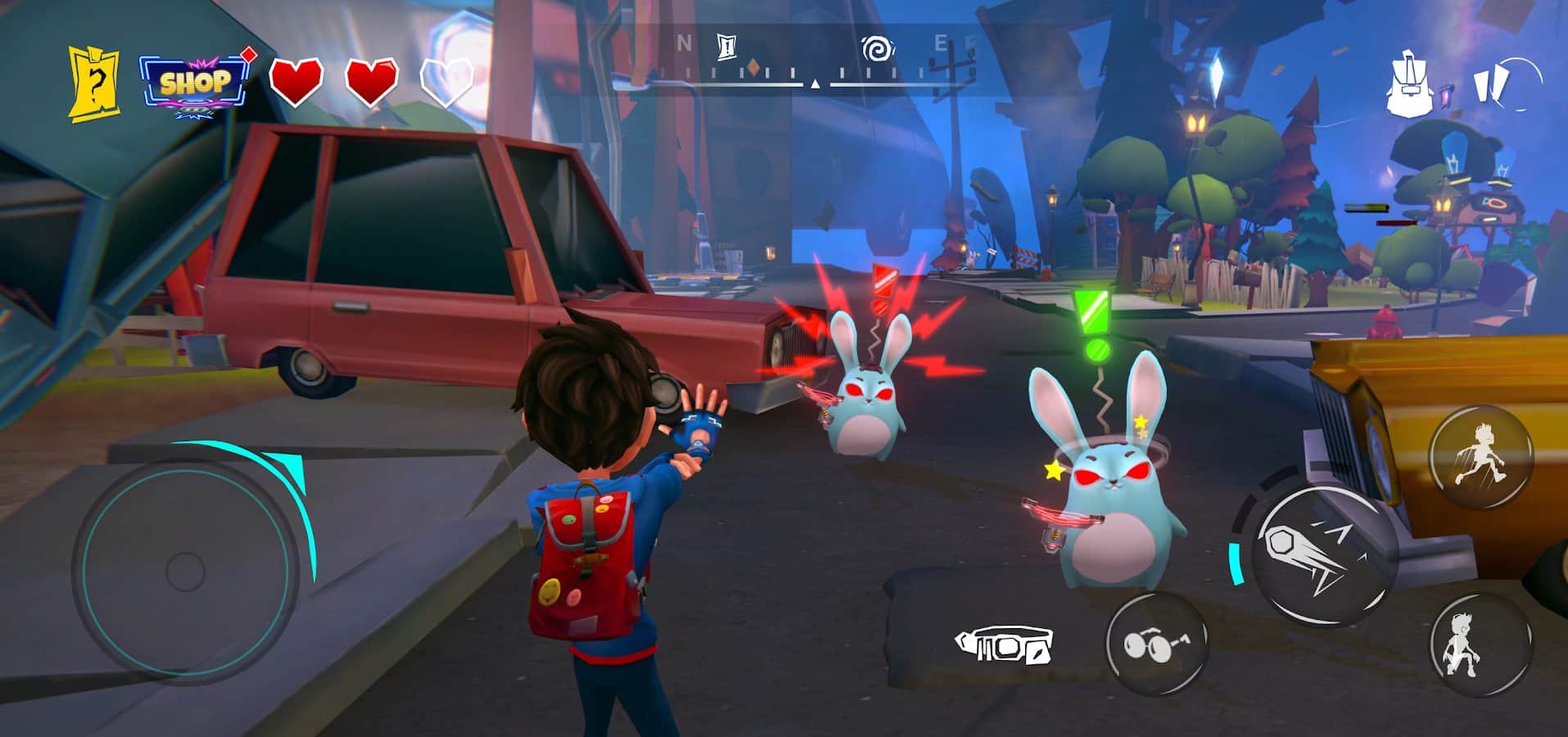Trigger the running sprint action button

point(1481,455)
